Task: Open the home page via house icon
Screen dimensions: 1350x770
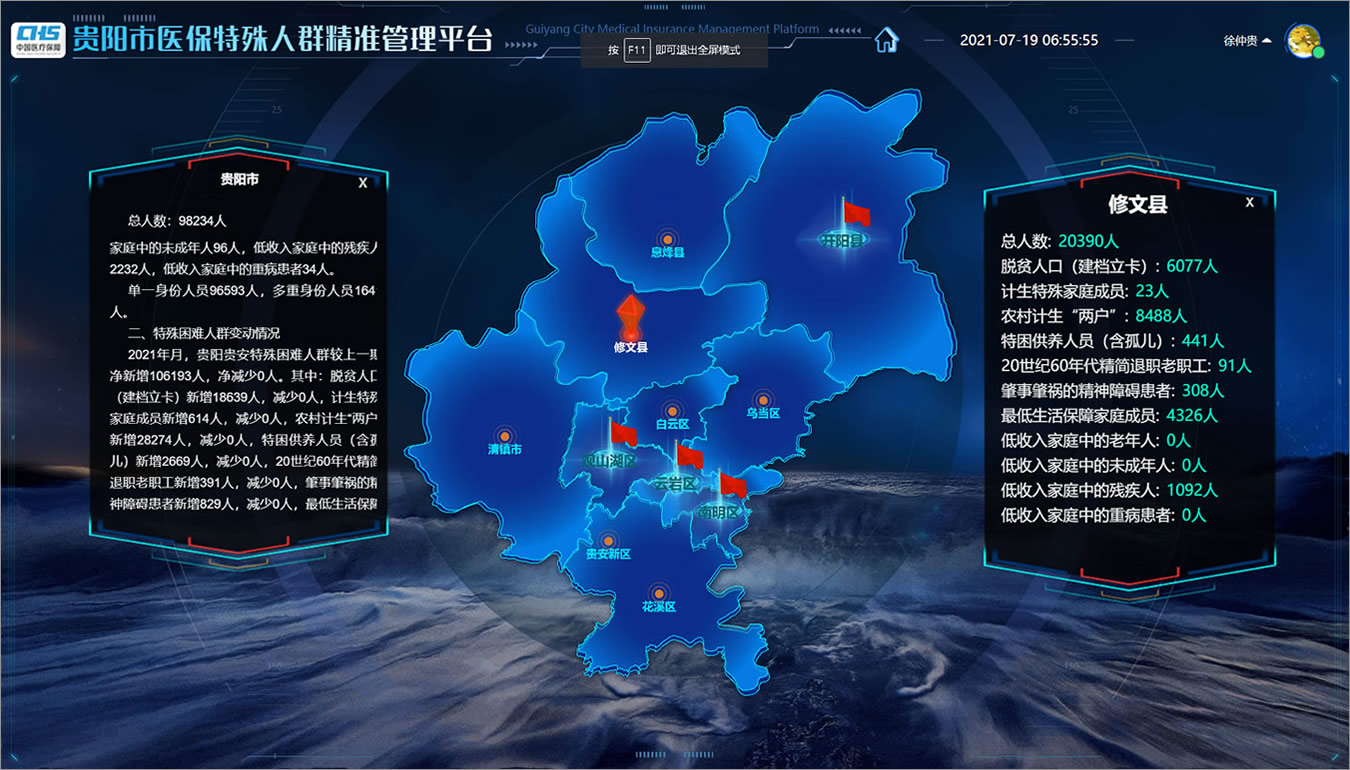Action: click(886, 40)
